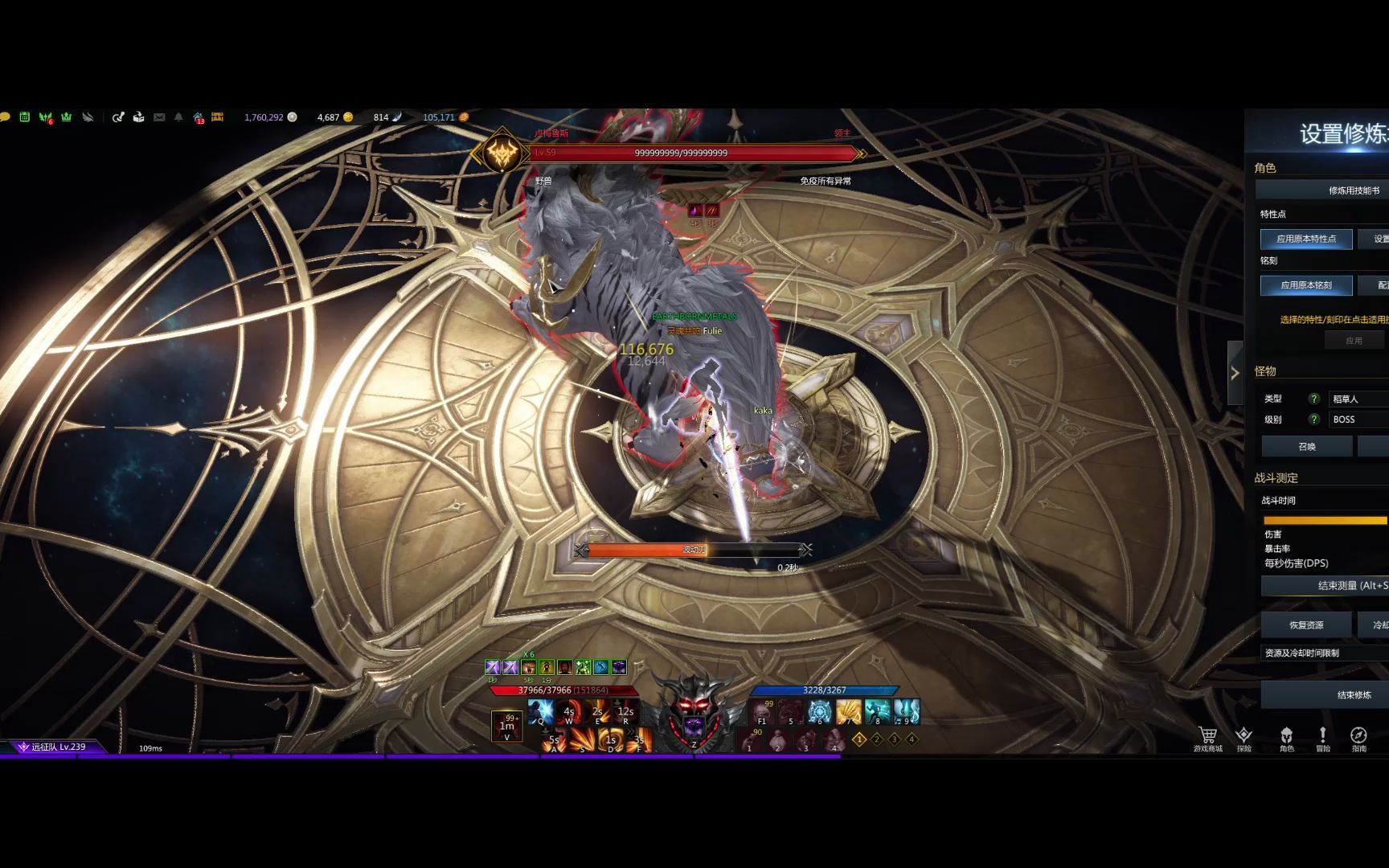
Task: Open the monster type dropdown showing 稻草人
Action: point(1357,399)
